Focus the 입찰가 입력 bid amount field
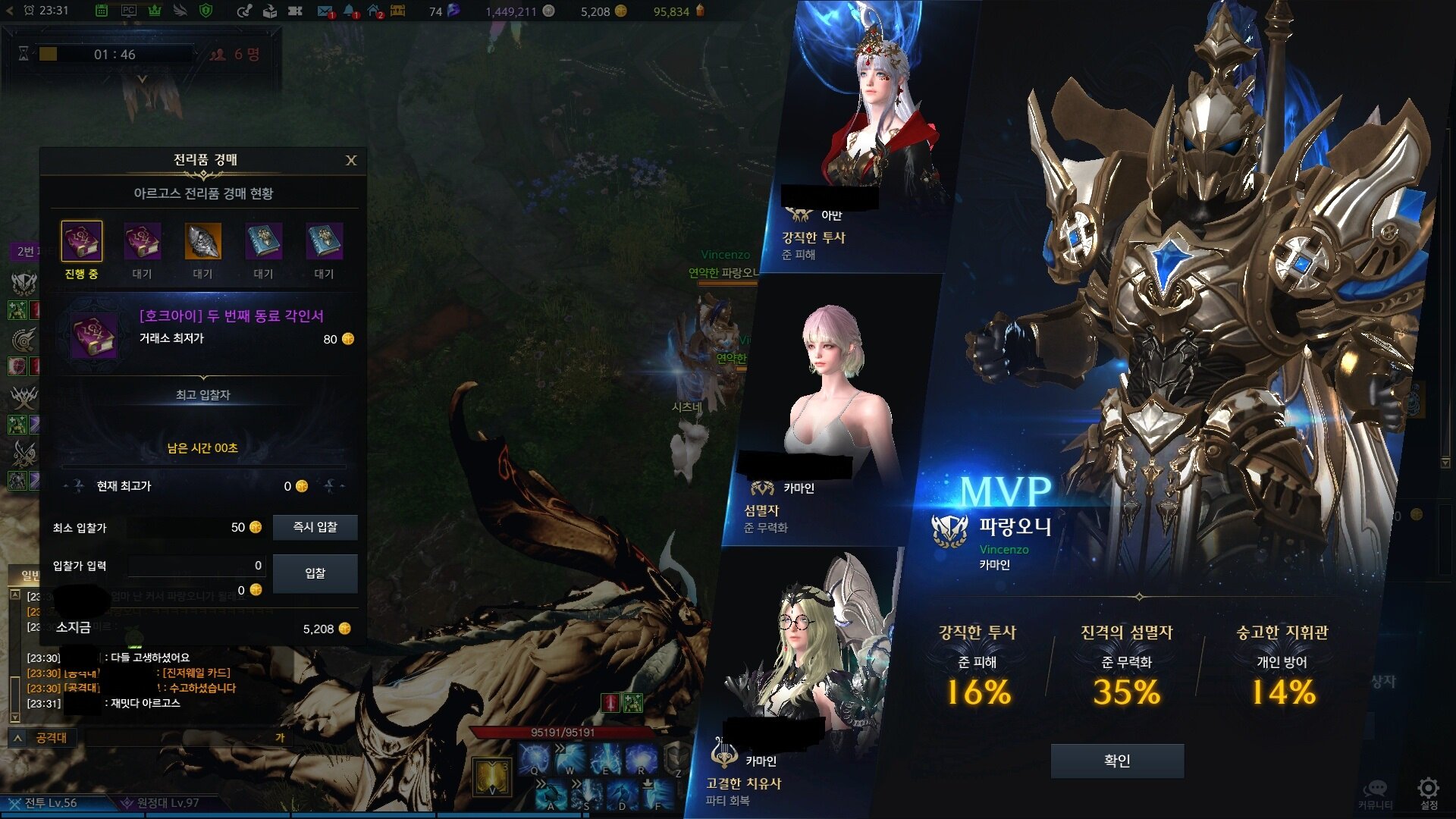 196,566
